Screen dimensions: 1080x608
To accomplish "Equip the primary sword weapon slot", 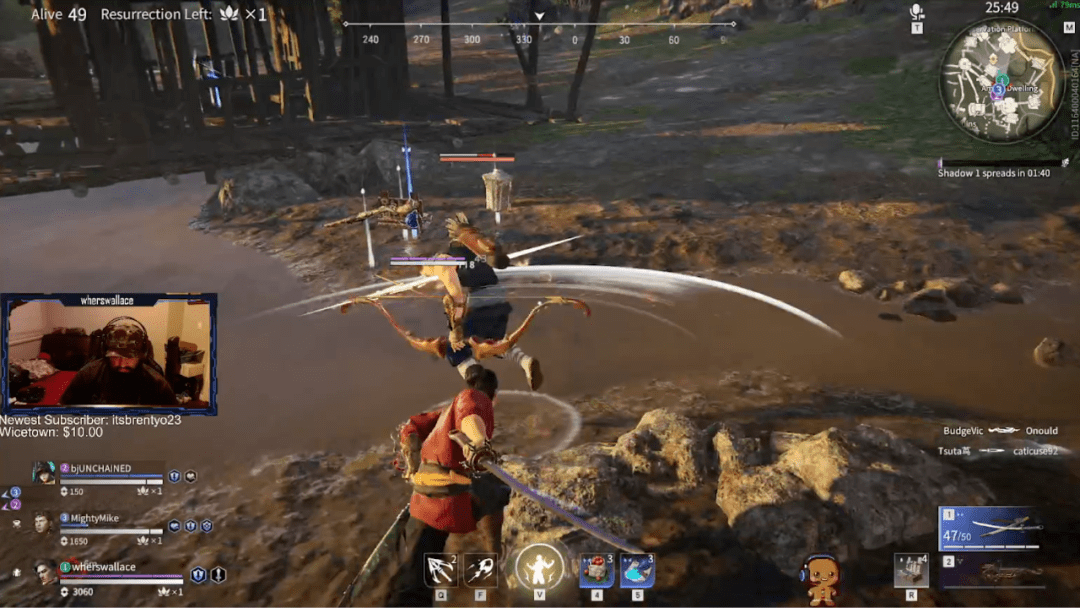I will click(990, 529).
